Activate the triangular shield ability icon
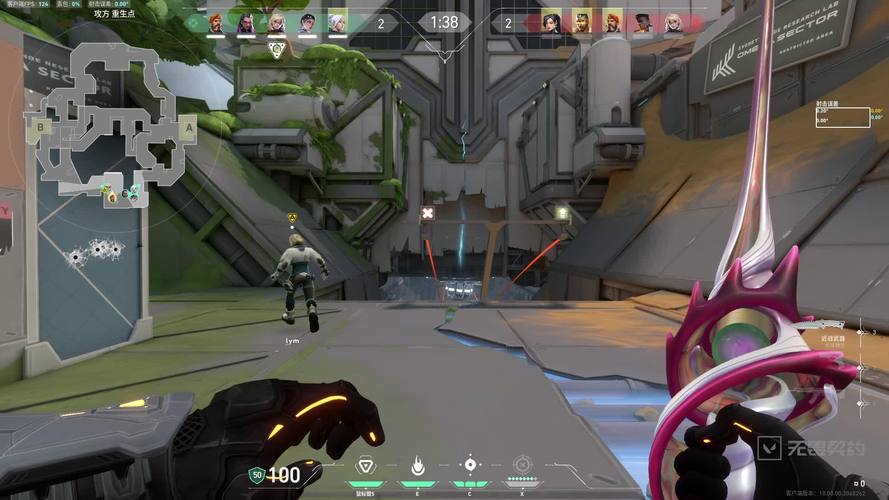This screenshot has width=889, height=500. click(x=365, y=465)
